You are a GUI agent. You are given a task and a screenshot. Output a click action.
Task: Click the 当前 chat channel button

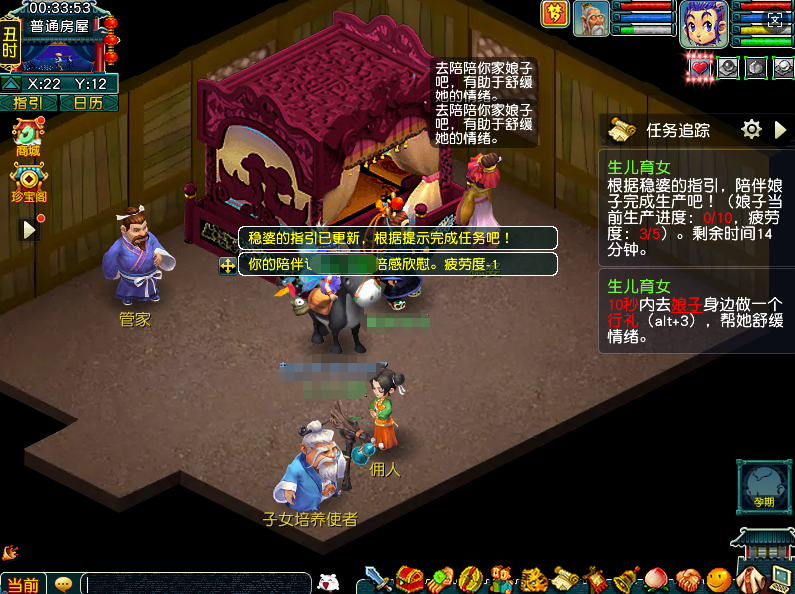(x=23, y=584)
